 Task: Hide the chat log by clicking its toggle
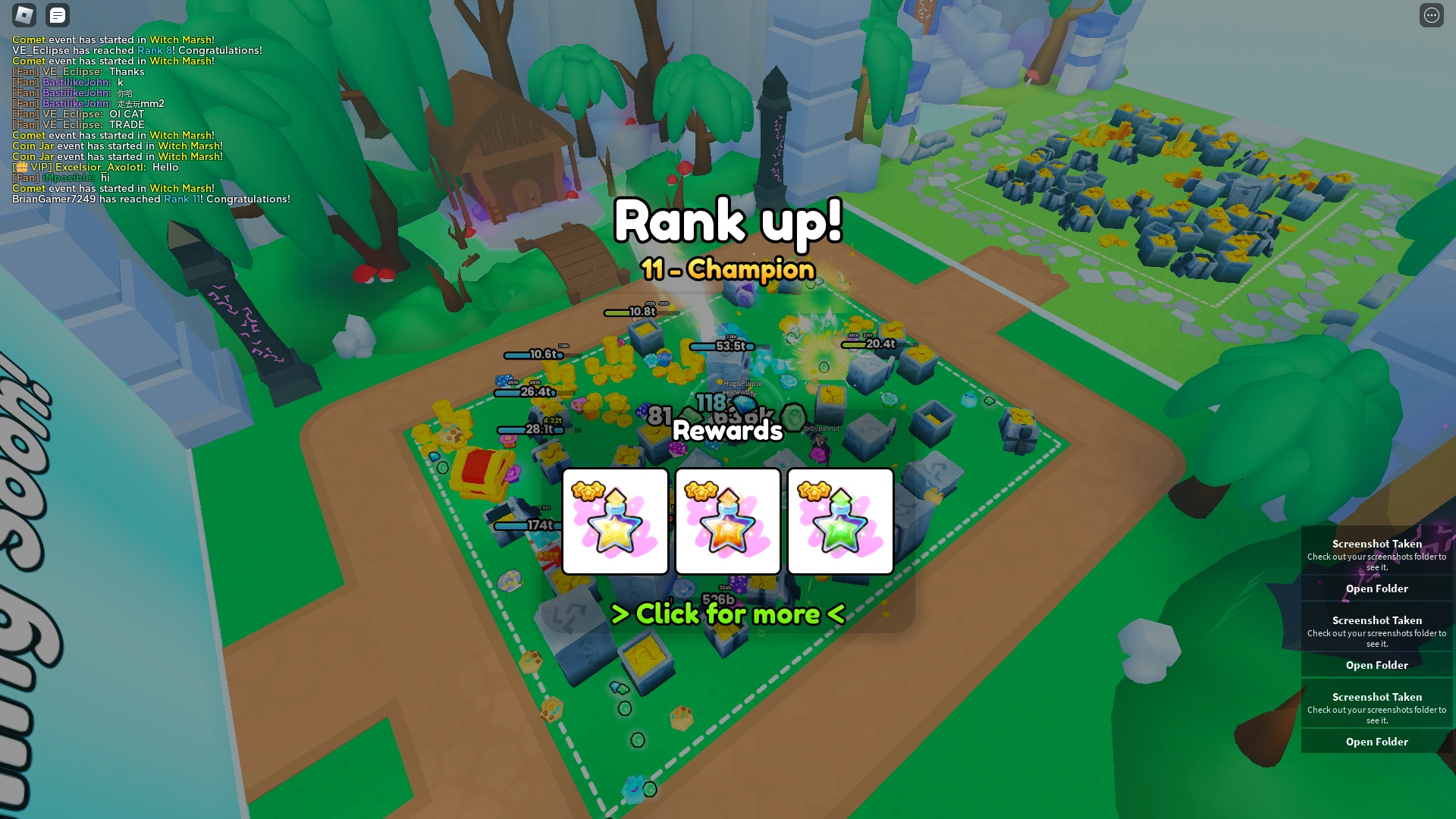(58, 15)
